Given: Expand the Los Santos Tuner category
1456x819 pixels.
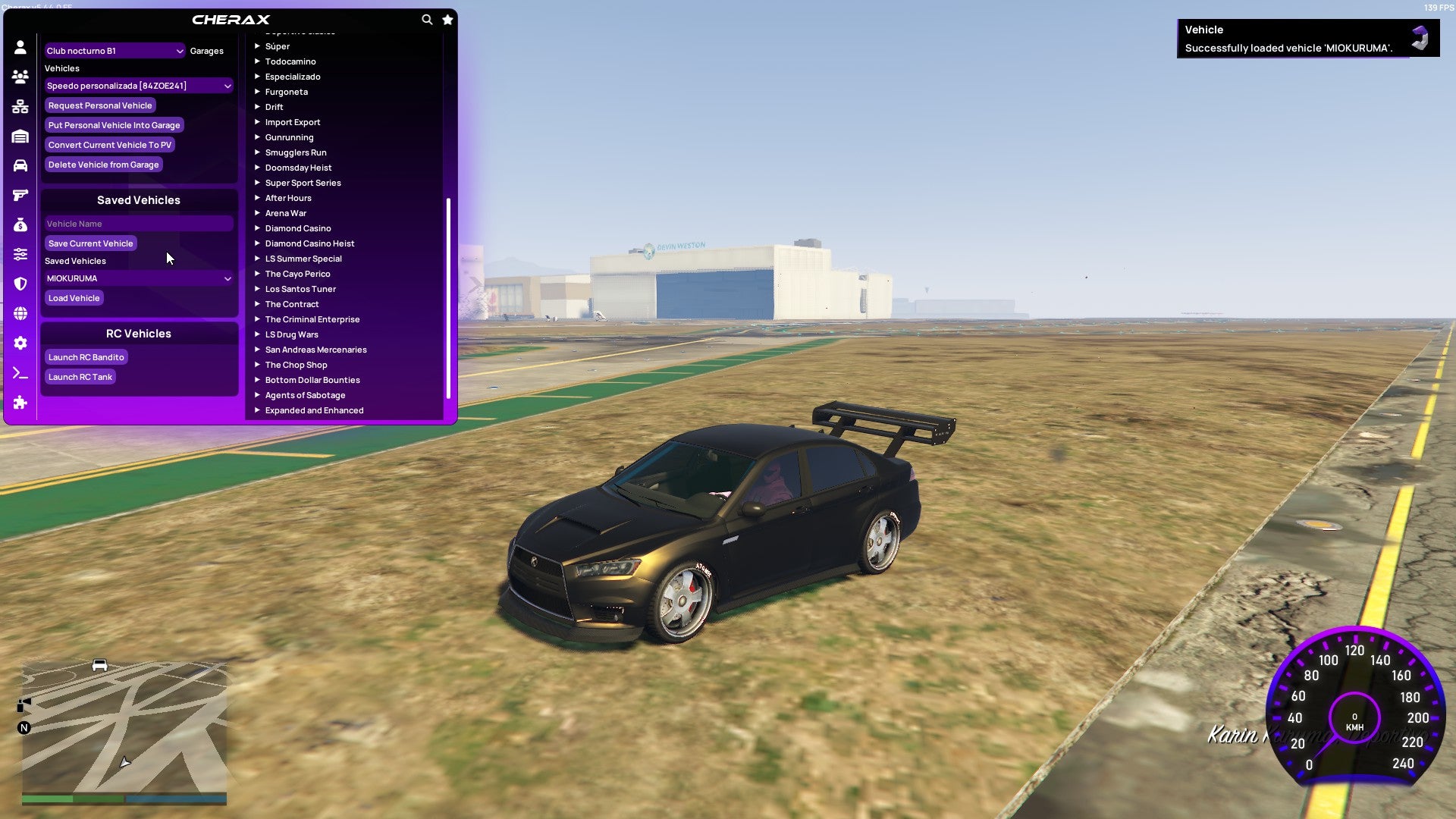Looking at the screenshot, I should [x=300, y=289].
